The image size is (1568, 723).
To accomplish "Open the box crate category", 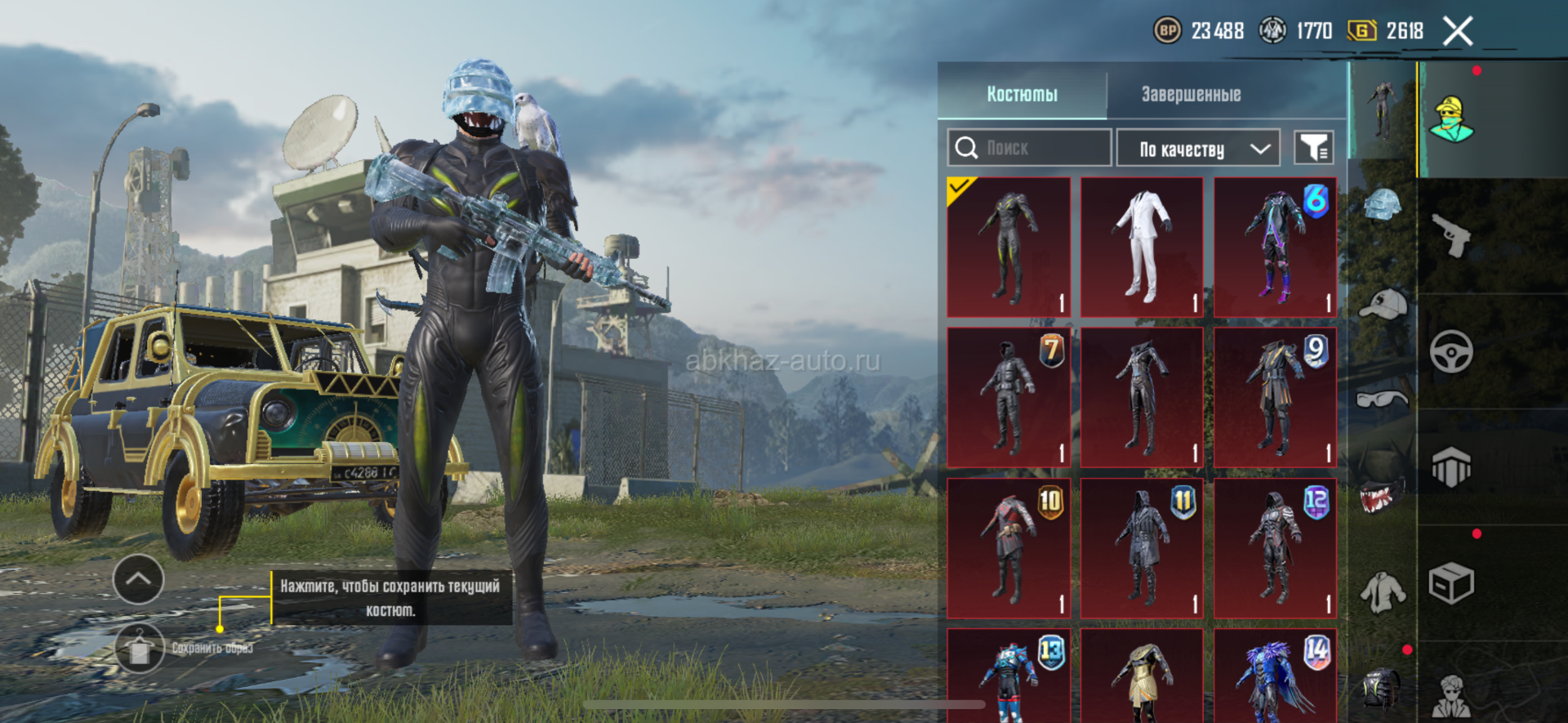I will tap(1451, 583).
